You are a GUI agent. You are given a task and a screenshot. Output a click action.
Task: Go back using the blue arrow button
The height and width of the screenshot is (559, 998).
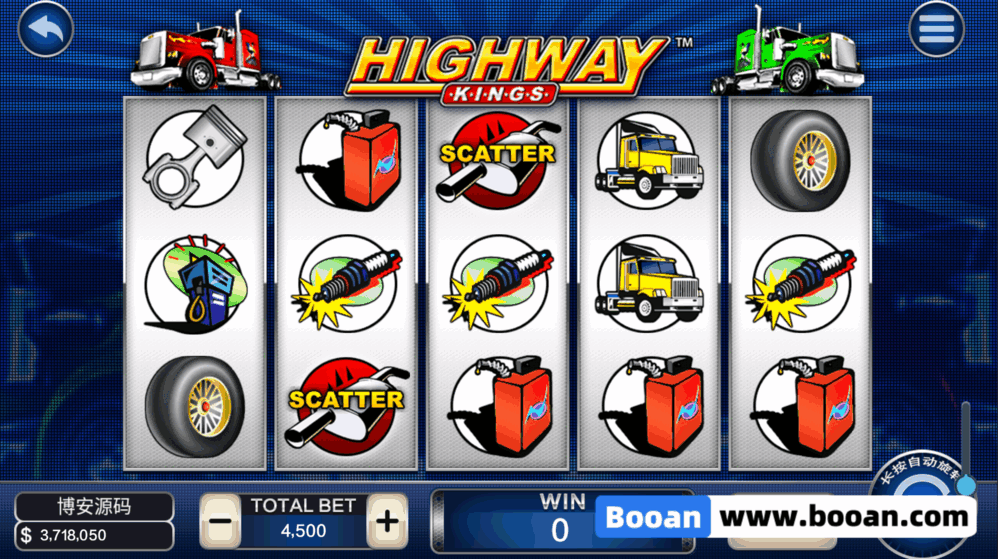click(45, 30)
